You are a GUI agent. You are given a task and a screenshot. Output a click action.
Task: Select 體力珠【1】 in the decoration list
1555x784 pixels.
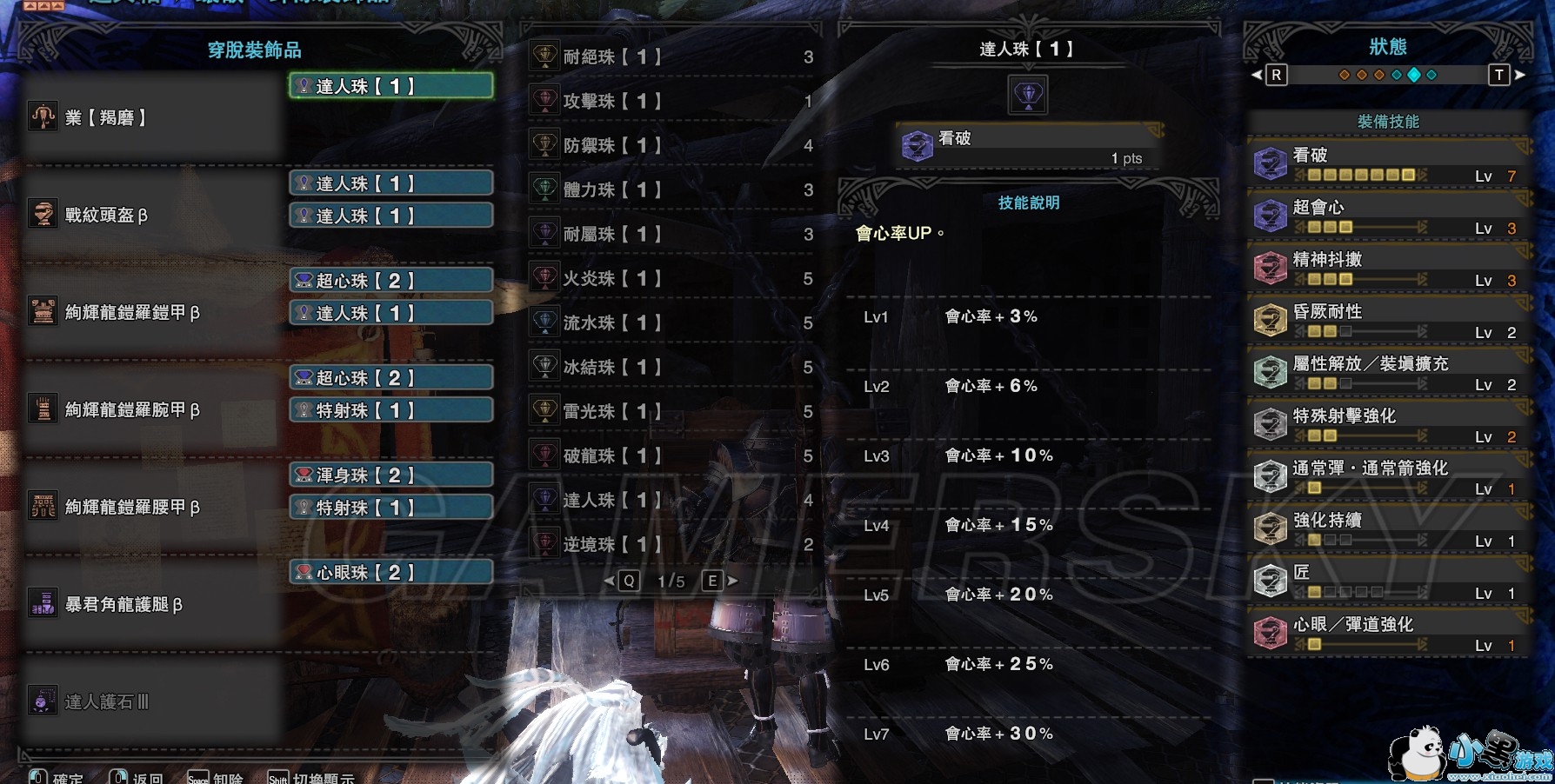click(671, 190)
